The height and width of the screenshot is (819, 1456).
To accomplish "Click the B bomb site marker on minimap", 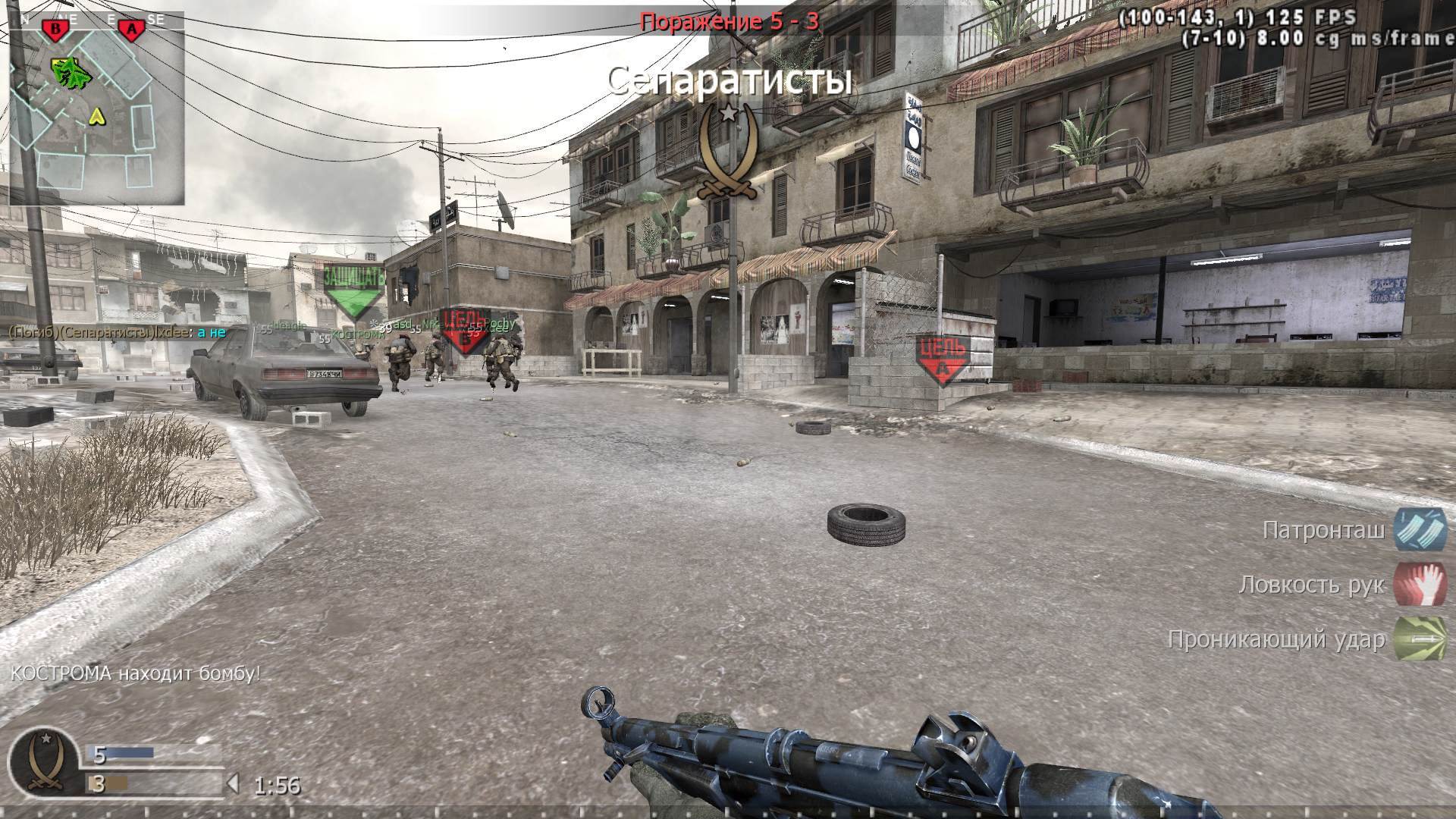I will pyautogui.click(x=54, y=30).
